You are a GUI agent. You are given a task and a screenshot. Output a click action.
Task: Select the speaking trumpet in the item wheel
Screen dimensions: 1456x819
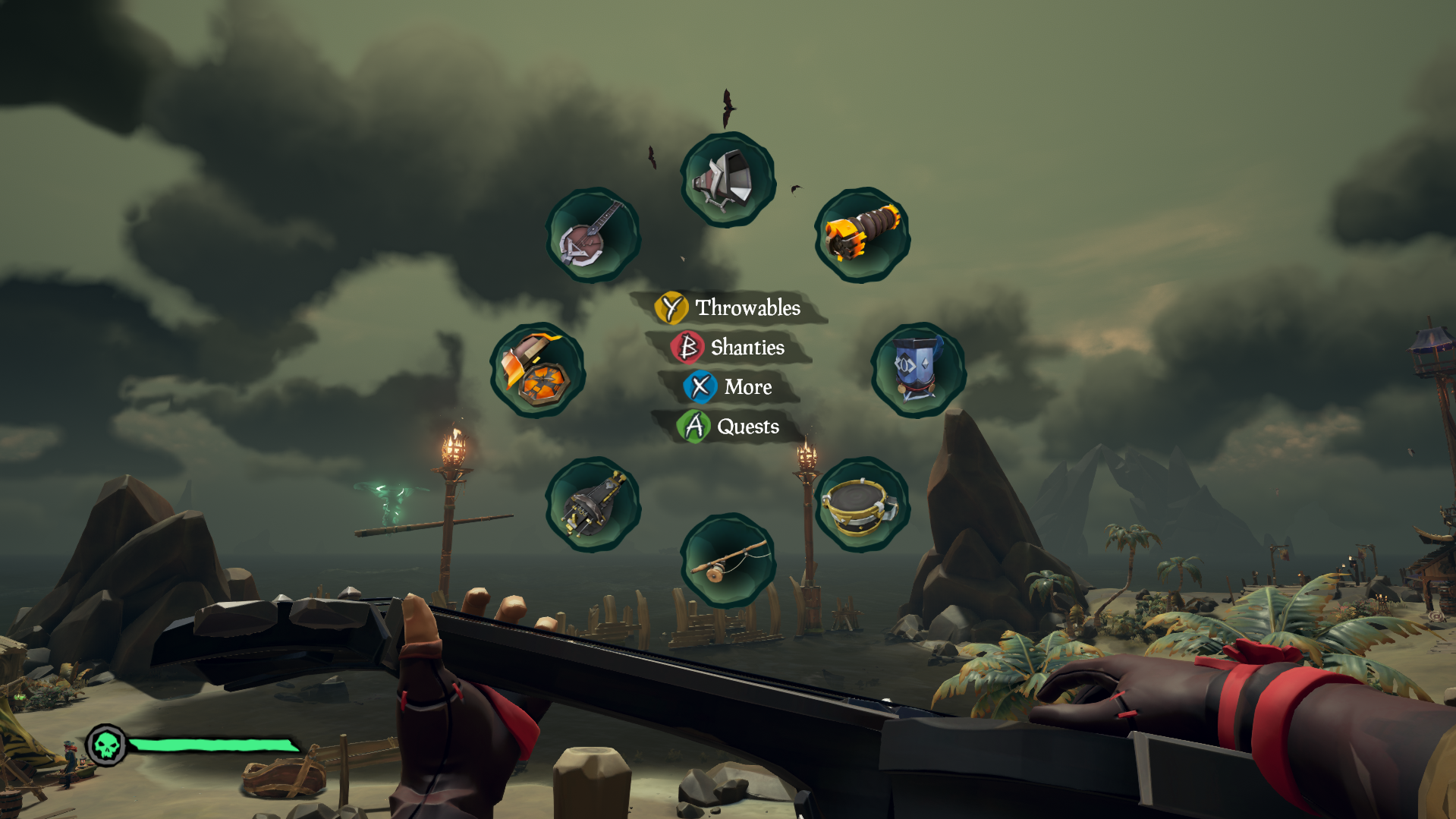coord(727,180)
